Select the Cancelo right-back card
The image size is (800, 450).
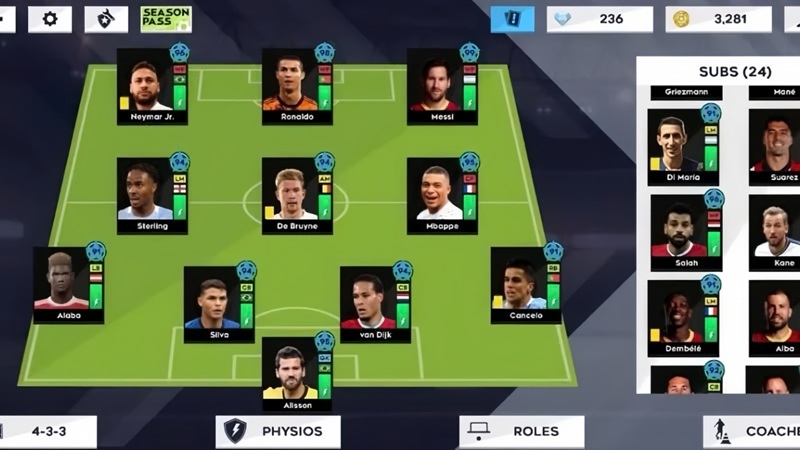(526, 285)
